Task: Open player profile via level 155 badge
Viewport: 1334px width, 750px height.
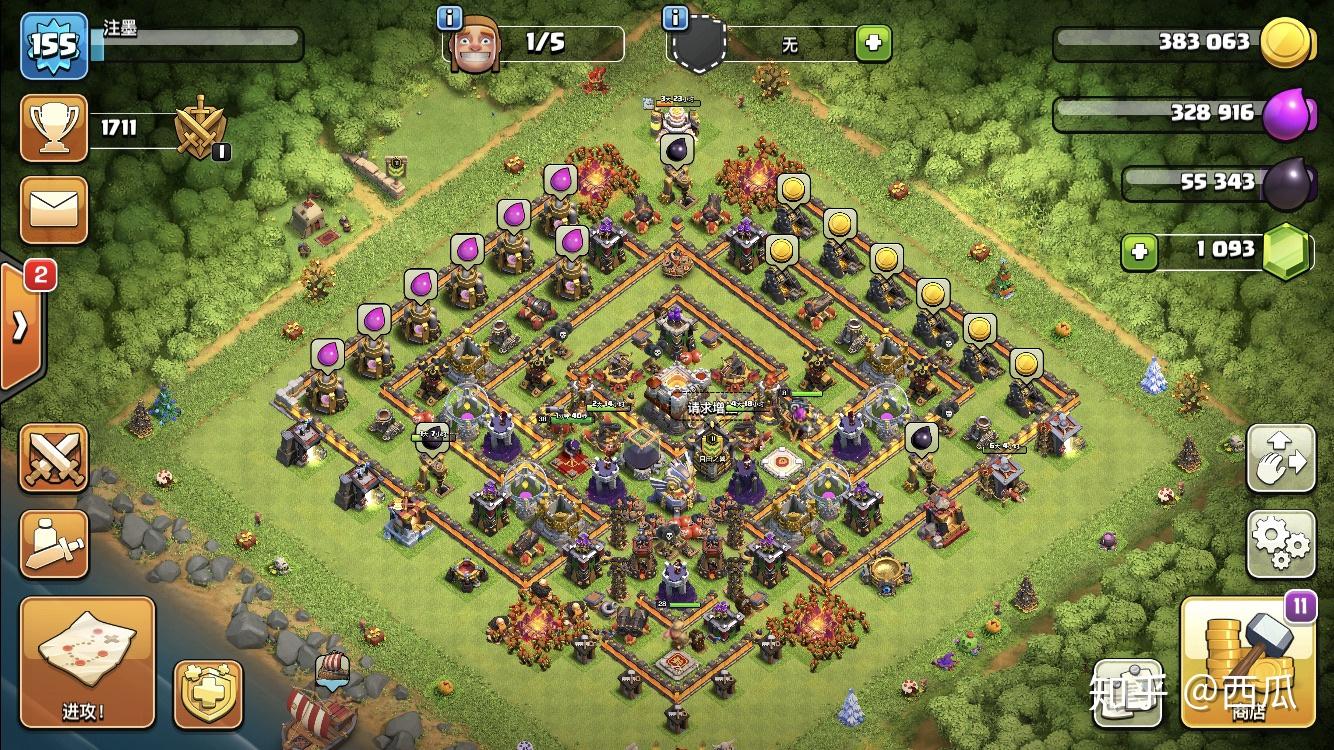Action: tap(54, 45)
